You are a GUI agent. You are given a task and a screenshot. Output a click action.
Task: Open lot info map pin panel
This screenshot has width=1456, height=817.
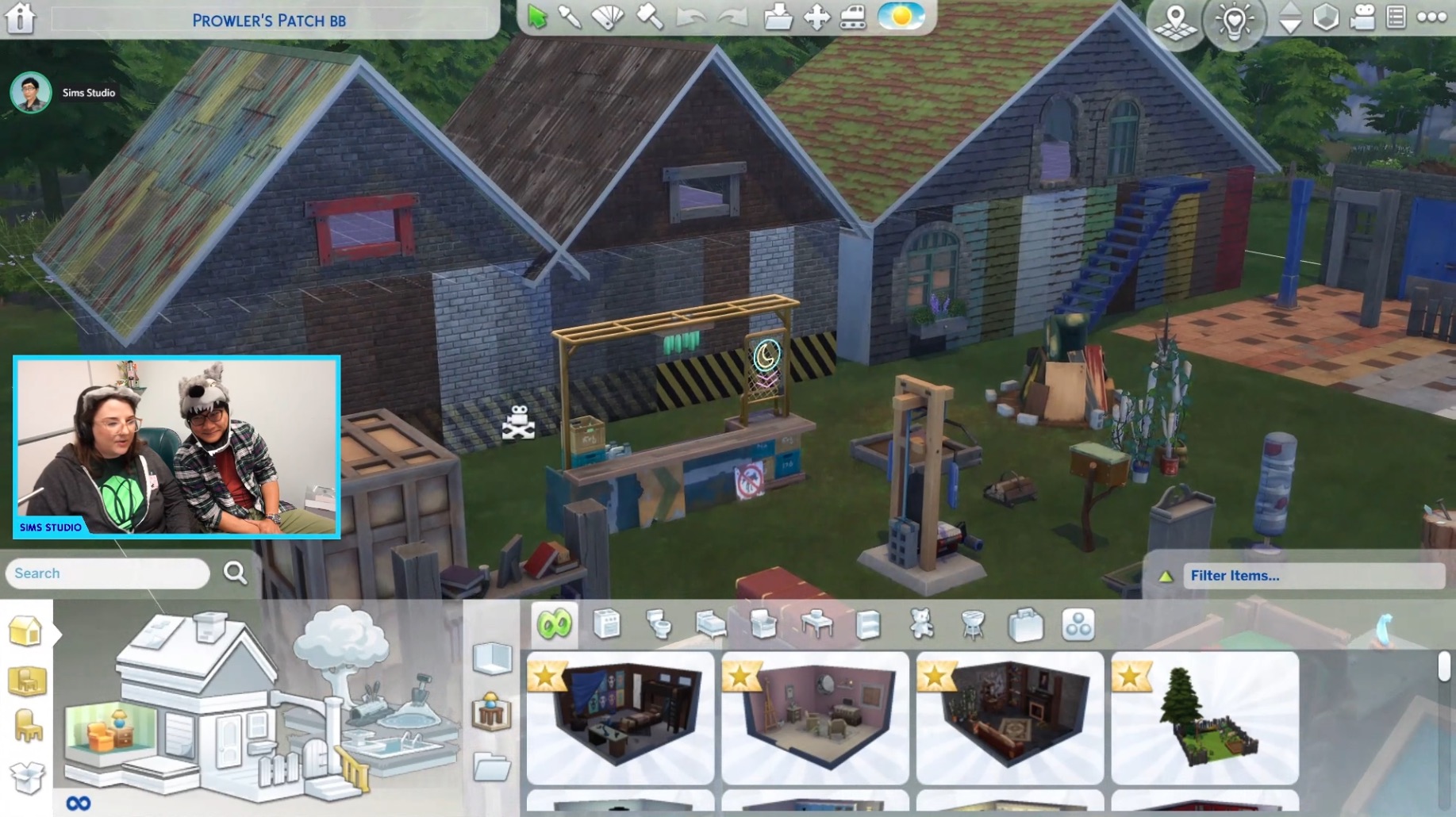tap(1176, 21)
